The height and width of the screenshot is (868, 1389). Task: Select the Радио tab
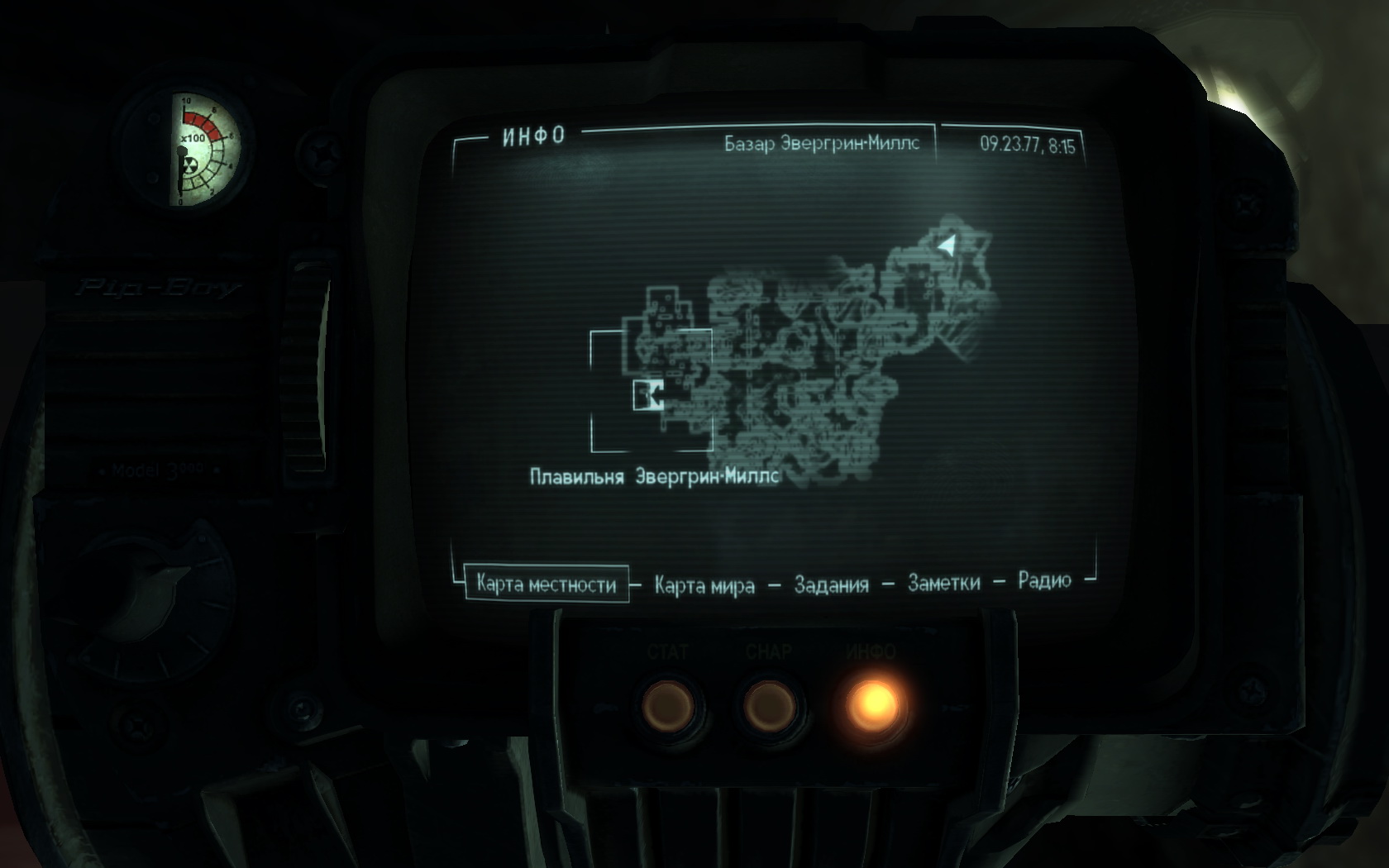(x=1044, y=580)
